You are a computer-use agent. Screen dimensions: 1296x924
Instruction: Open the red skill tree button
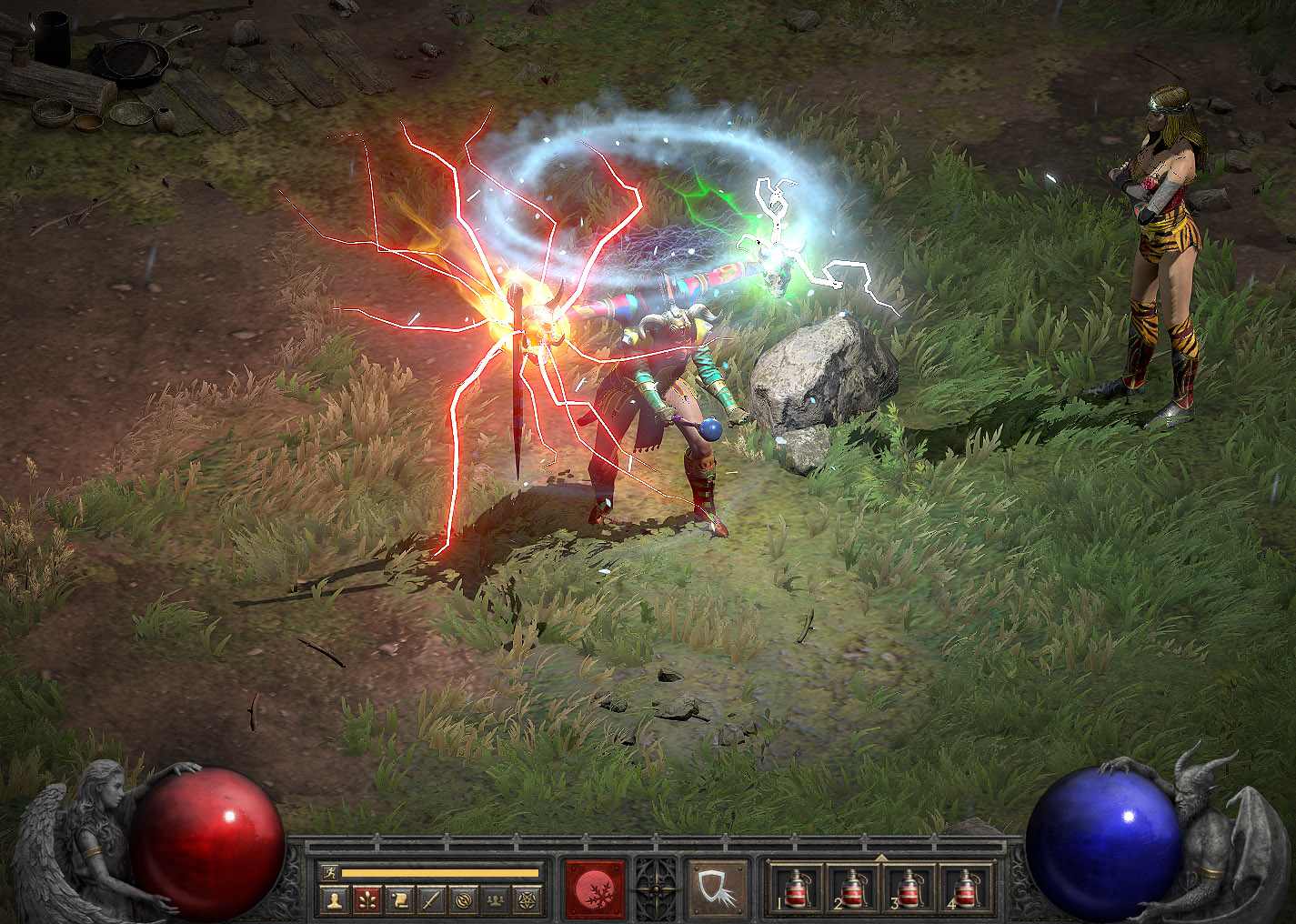click(x=367, y=901)
